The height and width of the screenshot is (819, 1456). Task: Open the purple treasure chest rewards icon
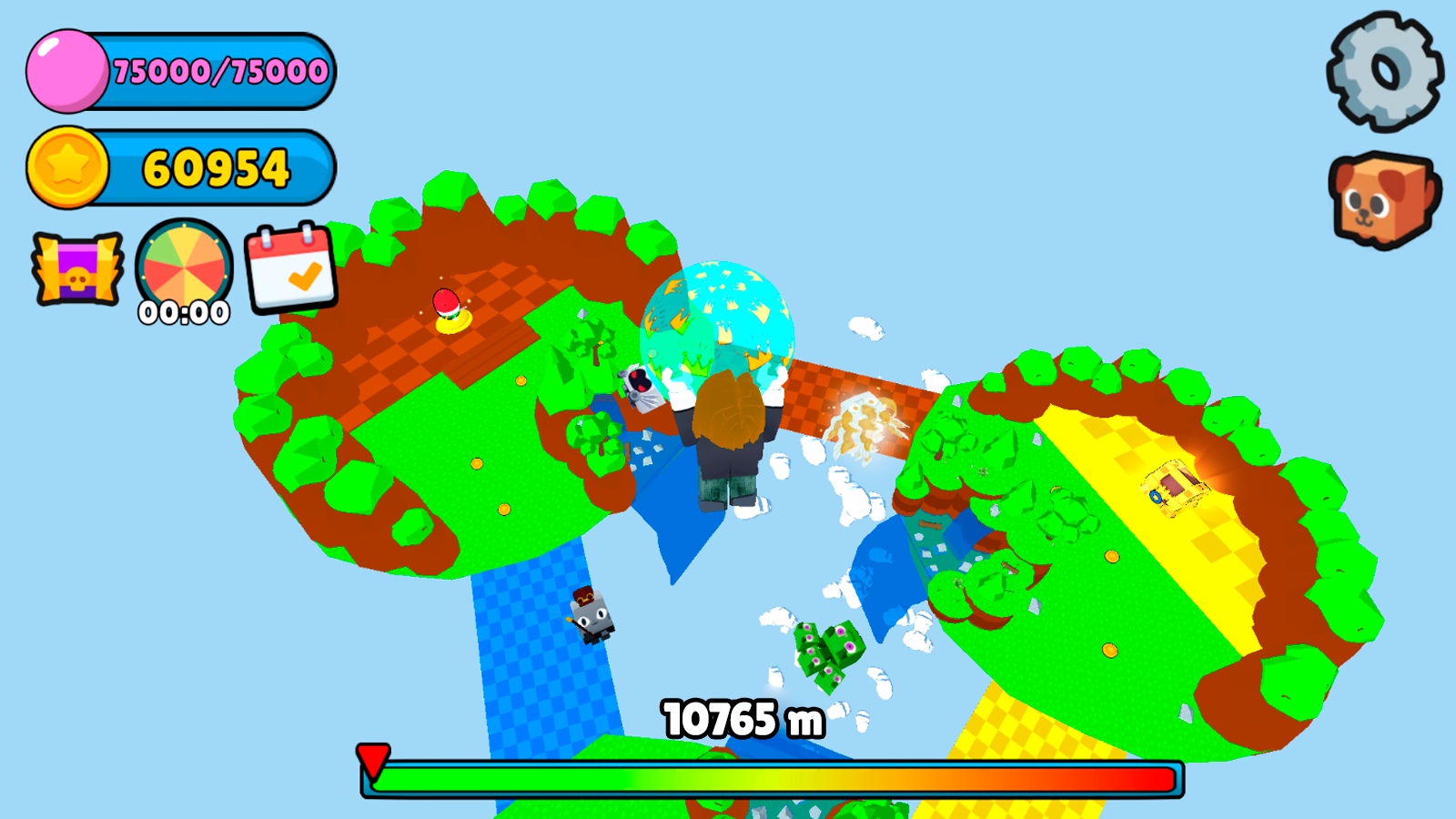pyautogui.click(x=80, y=270)
